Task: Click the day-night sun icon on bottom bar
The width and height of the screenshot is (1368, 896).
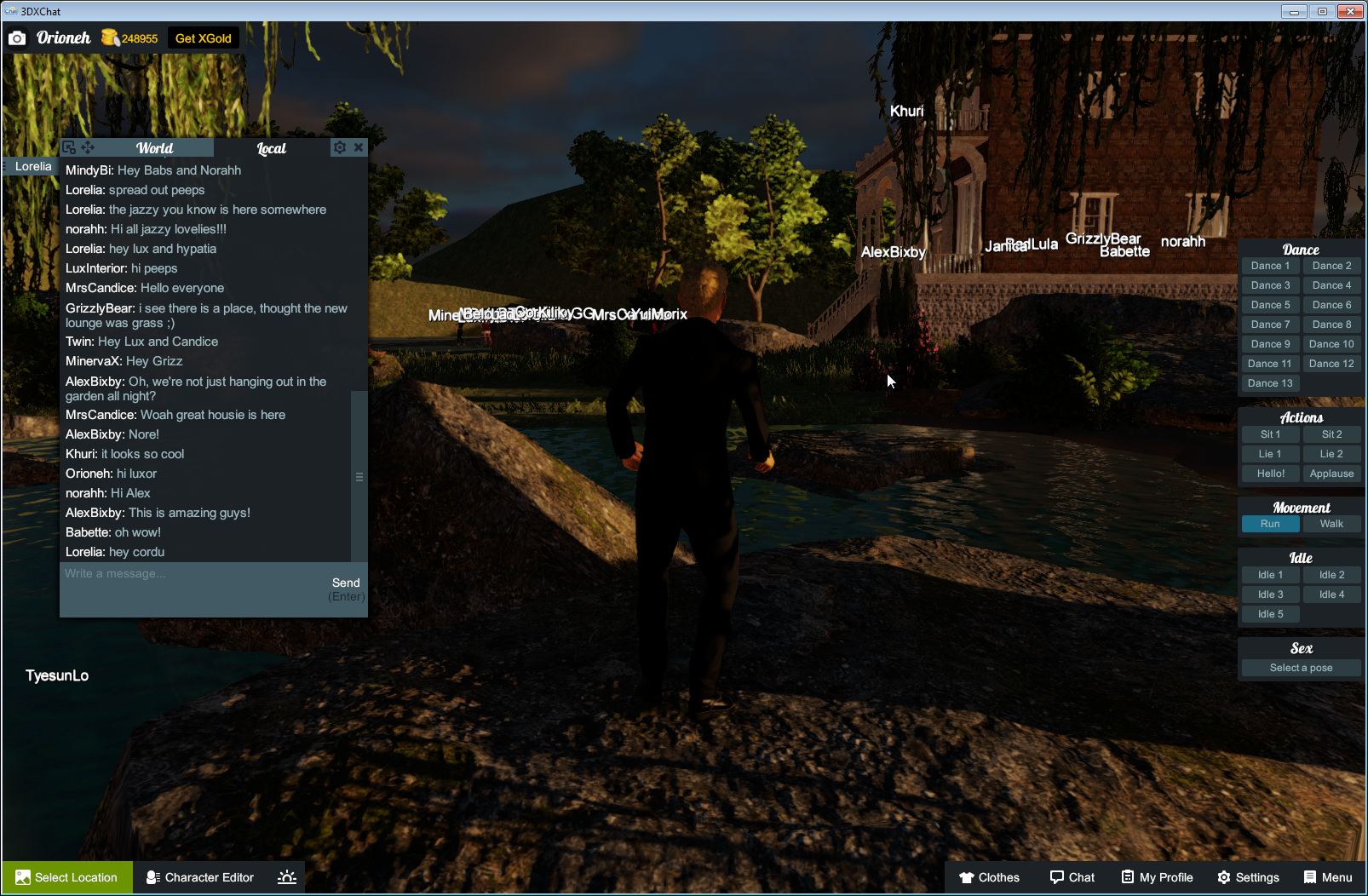Action: [x=287, y=877]
